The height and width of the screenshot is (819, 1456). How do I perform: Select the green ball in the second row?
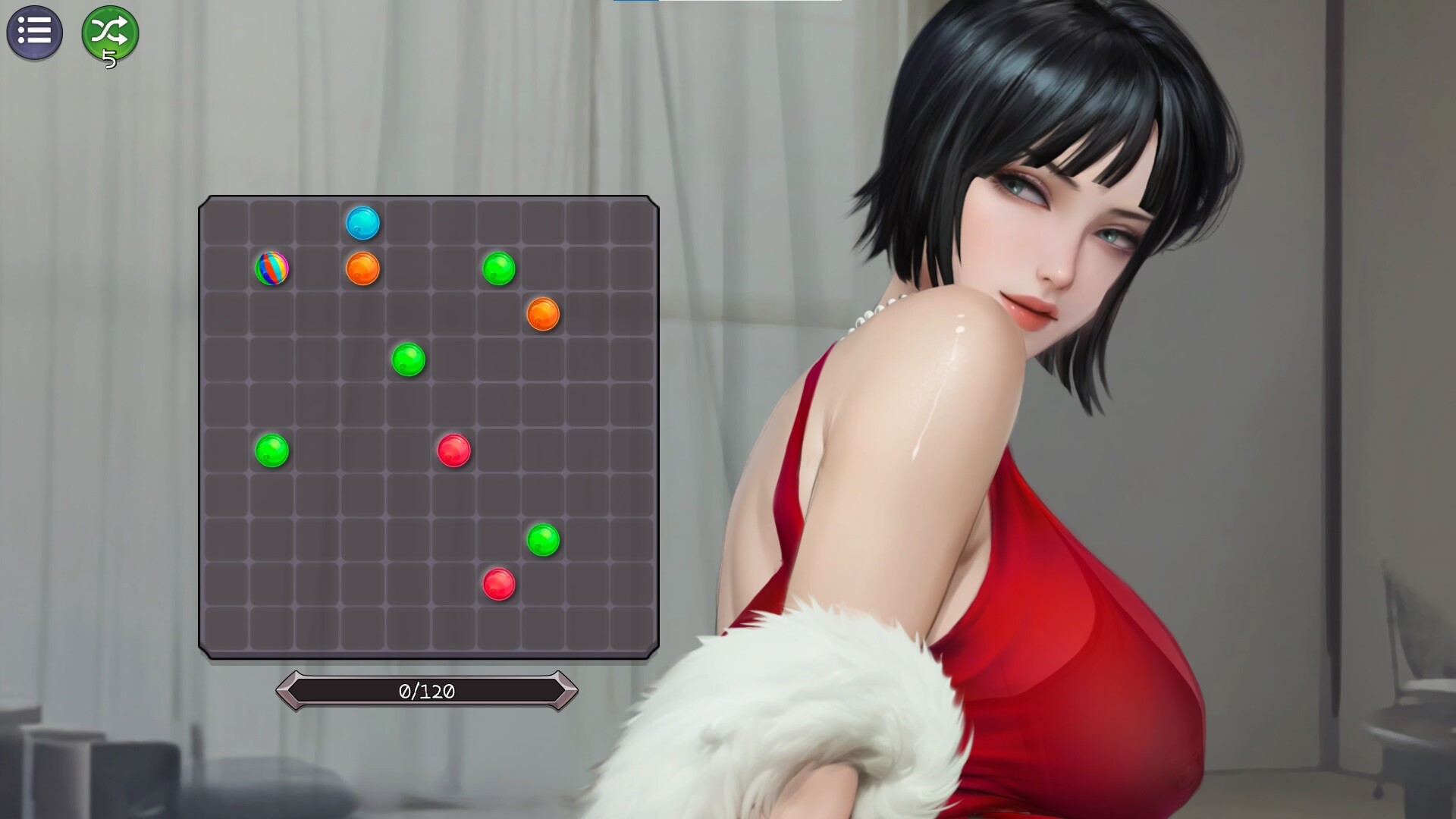click(498, 269)
